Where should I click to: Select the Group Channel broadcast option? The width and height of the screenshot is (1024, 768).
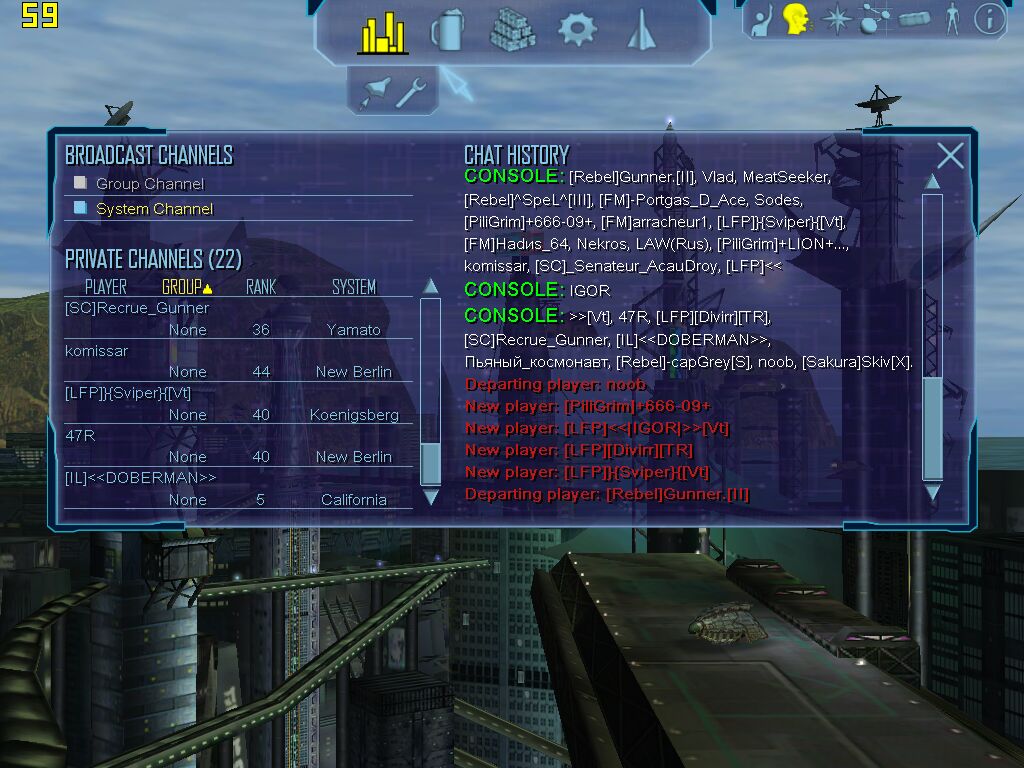coord(149,184)
